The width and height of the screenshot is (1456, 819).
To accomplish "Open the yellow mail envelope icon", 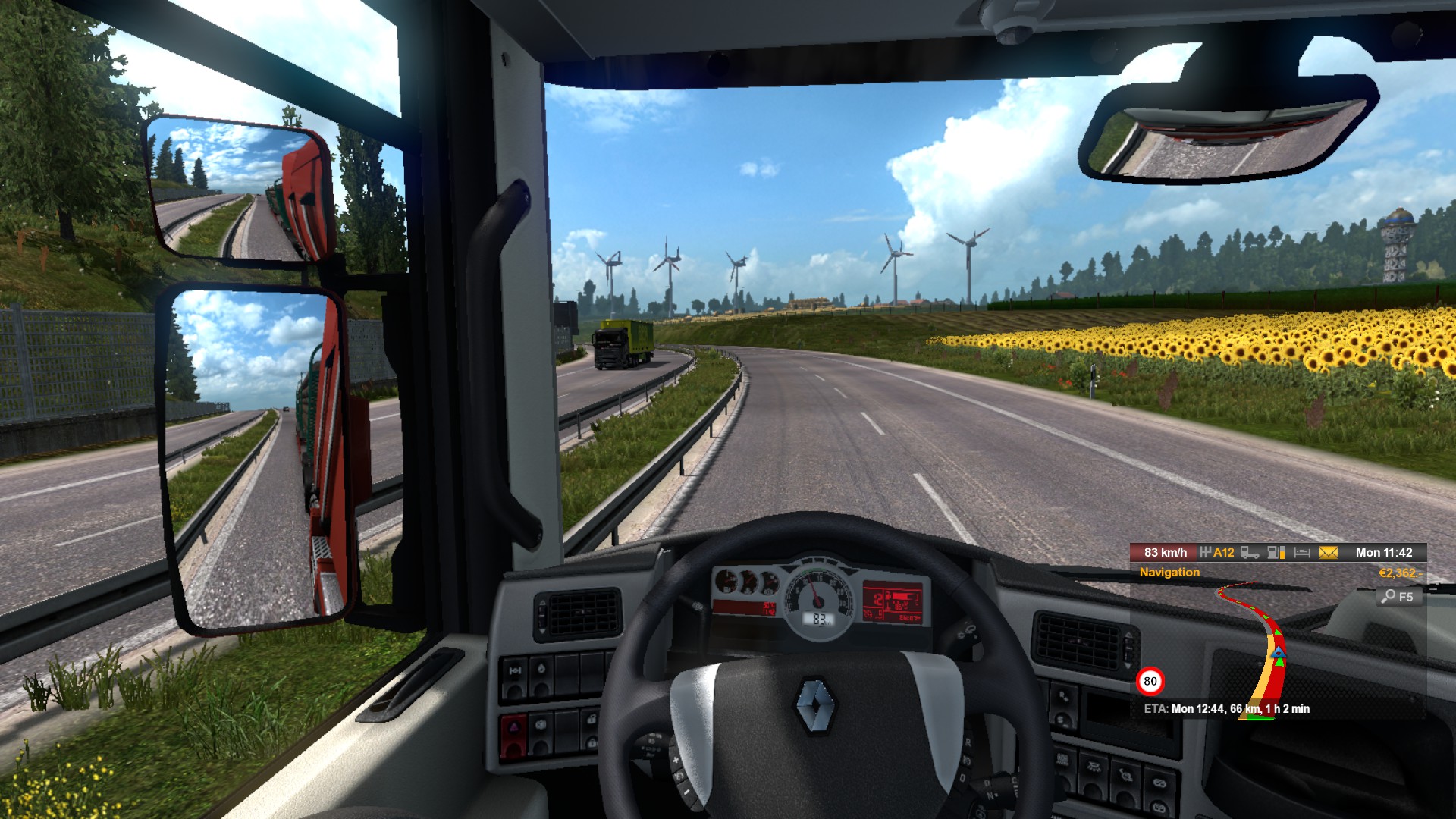I will click(x=1328, y=553).
